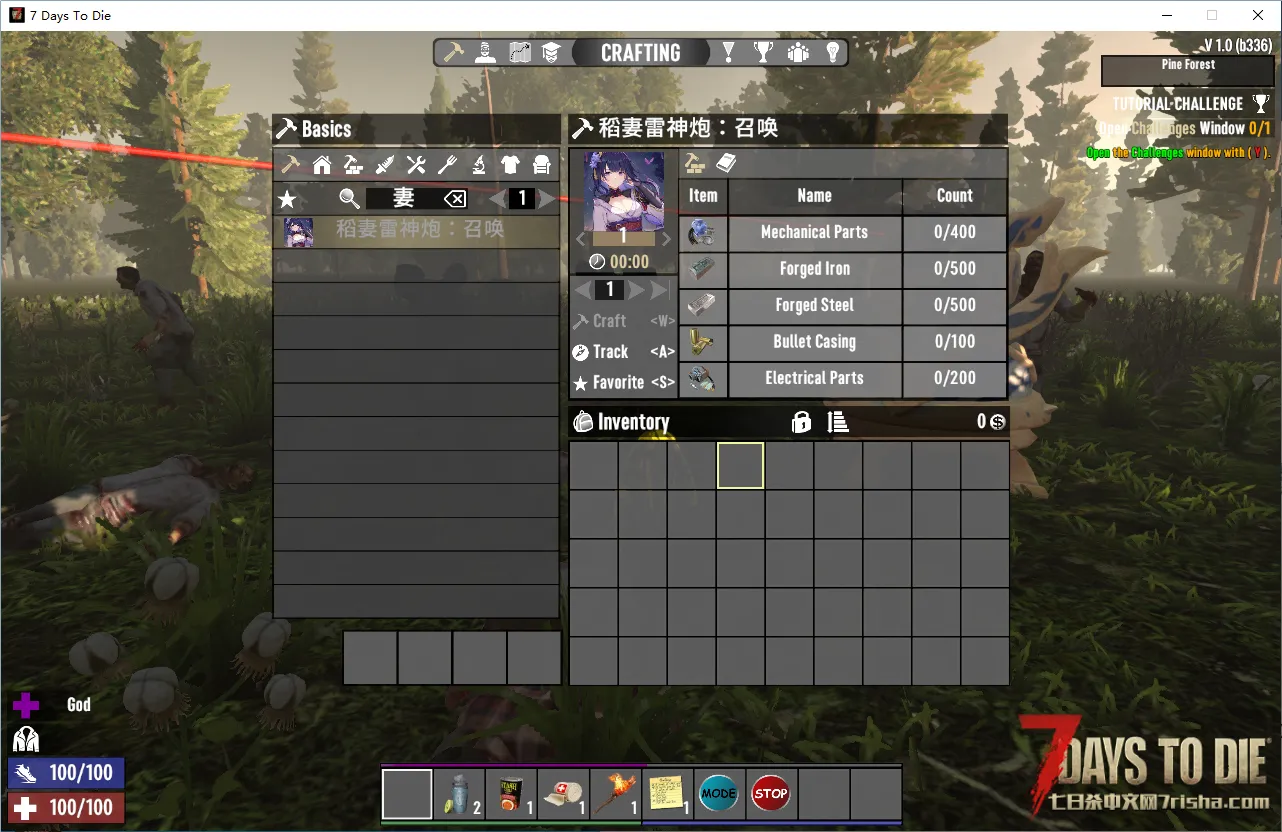Open the skills graduation cap icon
1282x832 pixels.
(x=552, y=53)
